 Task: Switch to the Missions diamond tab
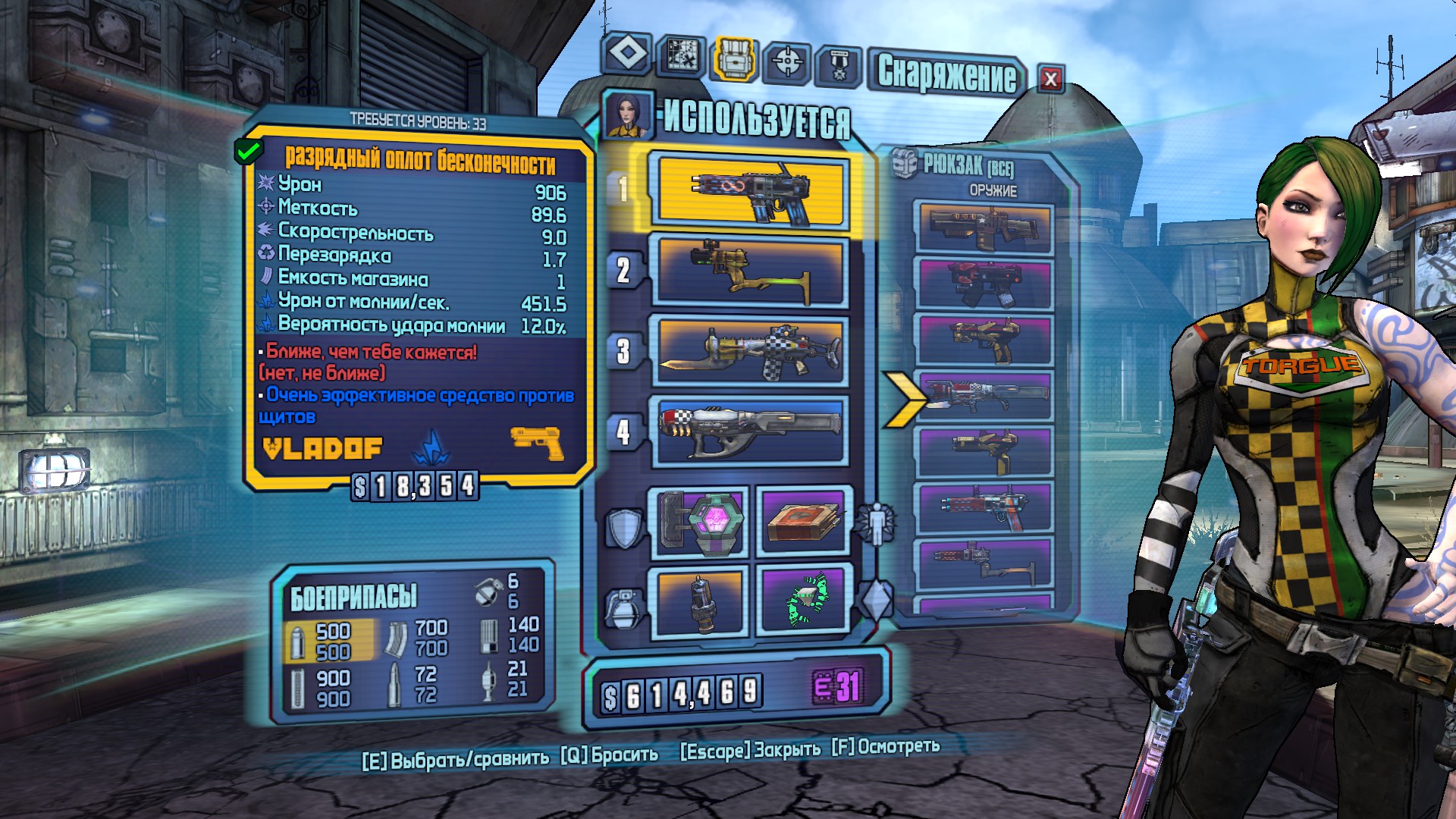[627, 55]
